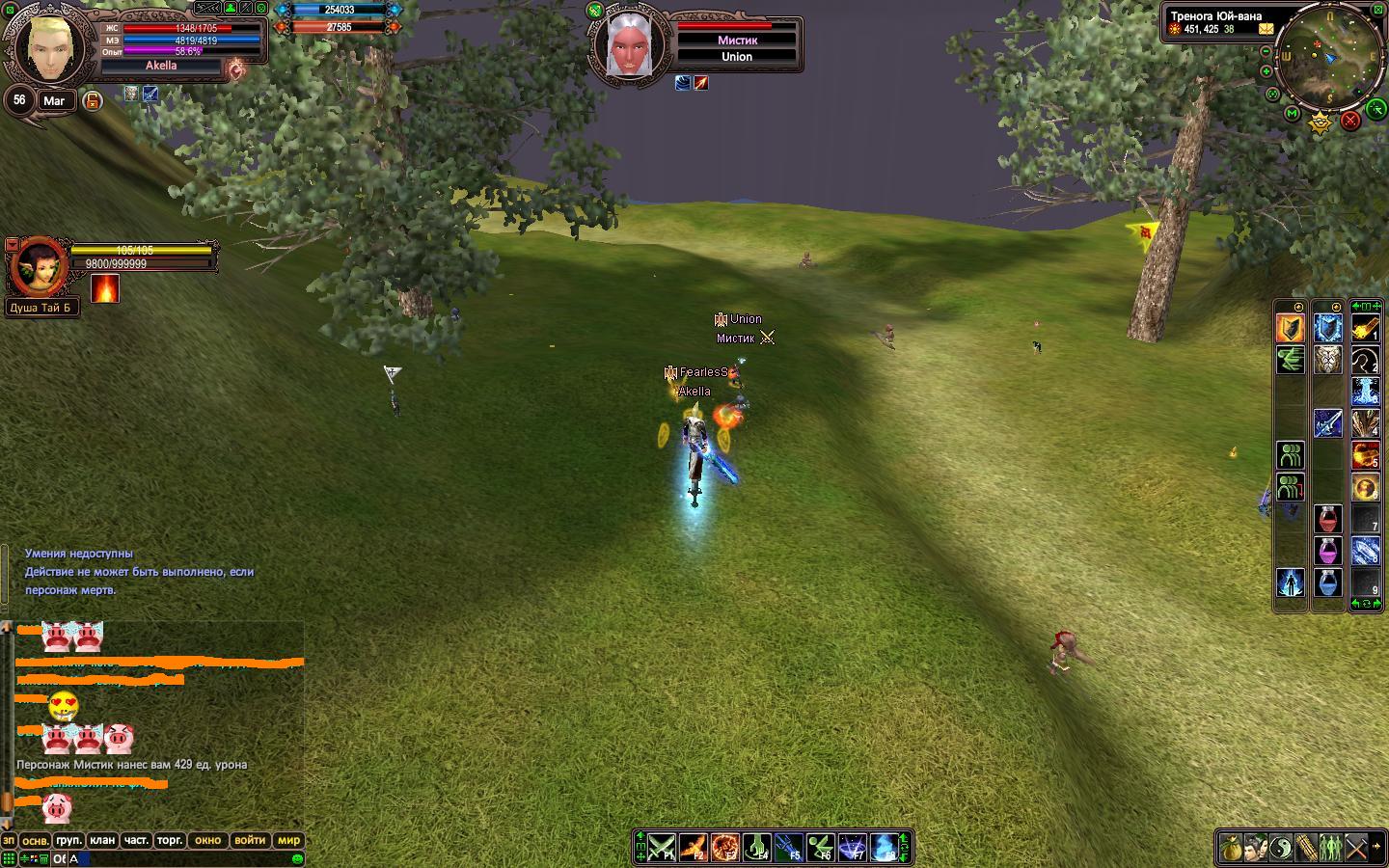This screenshot has width=1389, height=868.
Task: Open the world map with M button
Action: (x=1293, y=114)
